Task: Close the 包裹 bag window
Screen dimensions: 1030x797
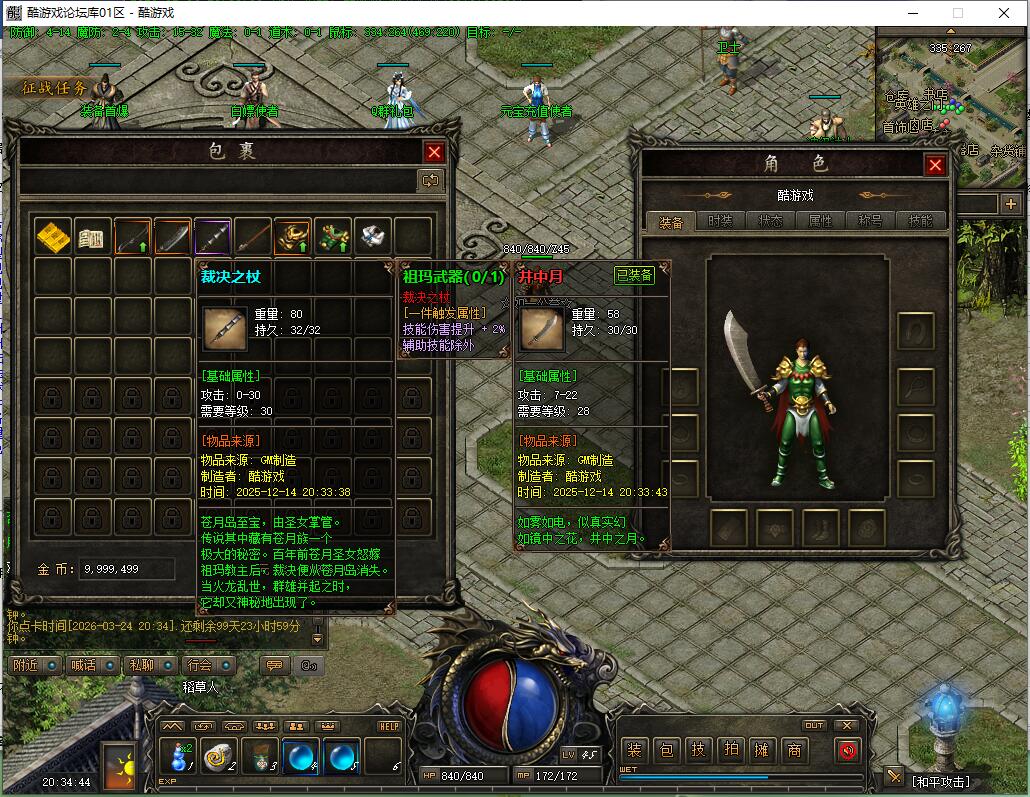Action: [434, 152]
